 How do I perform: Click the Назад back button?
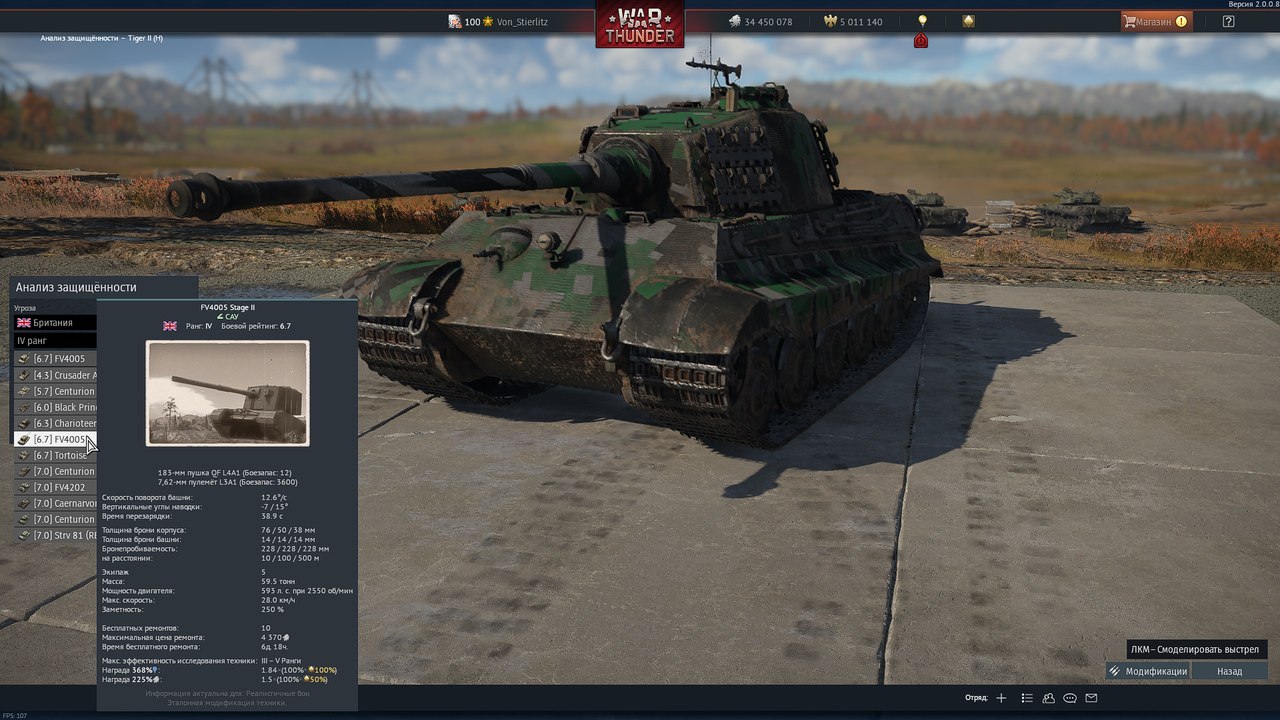point(1229,671)
